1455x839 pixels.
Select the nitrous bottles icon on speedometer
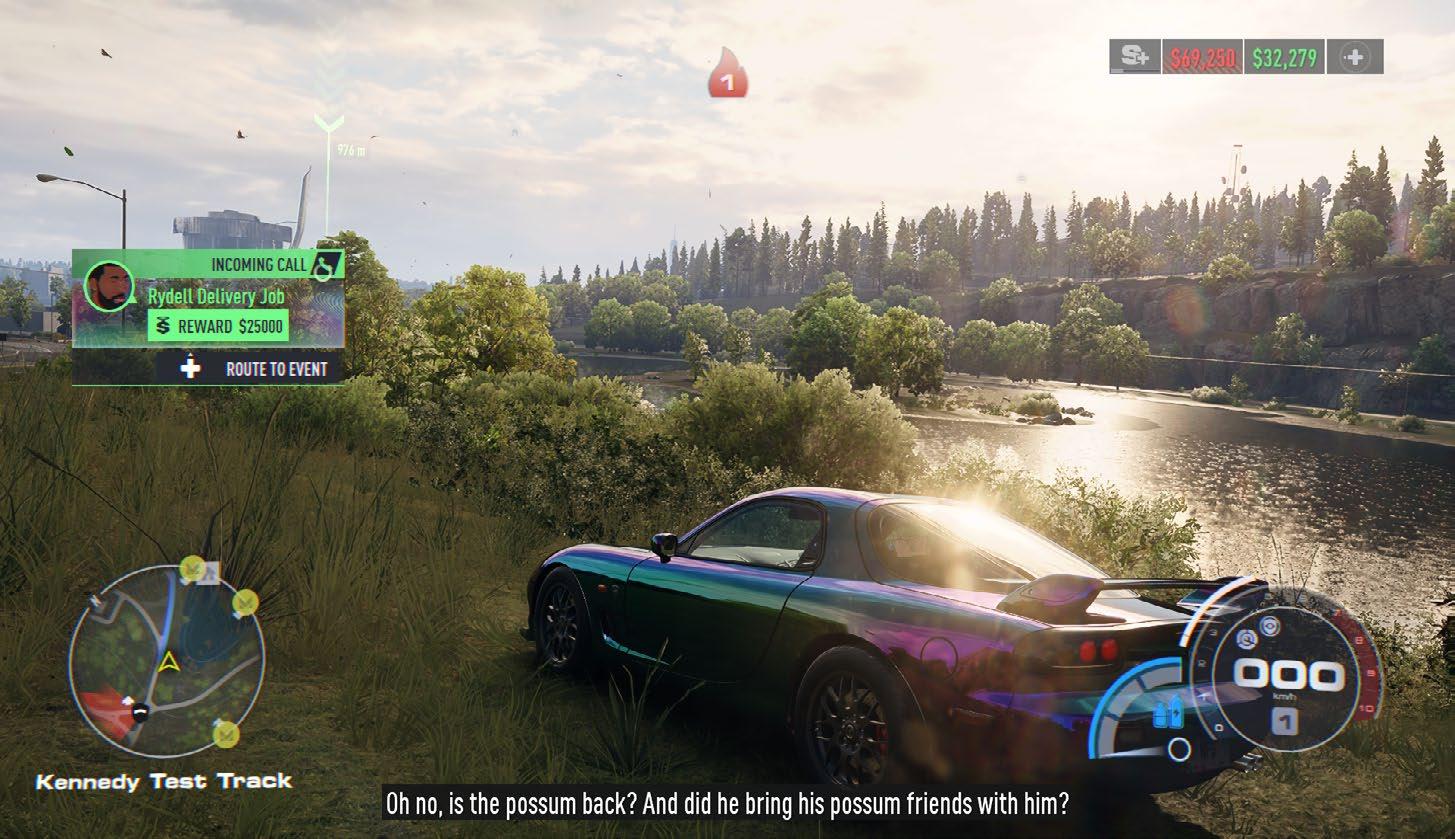tap(1161, 714)
